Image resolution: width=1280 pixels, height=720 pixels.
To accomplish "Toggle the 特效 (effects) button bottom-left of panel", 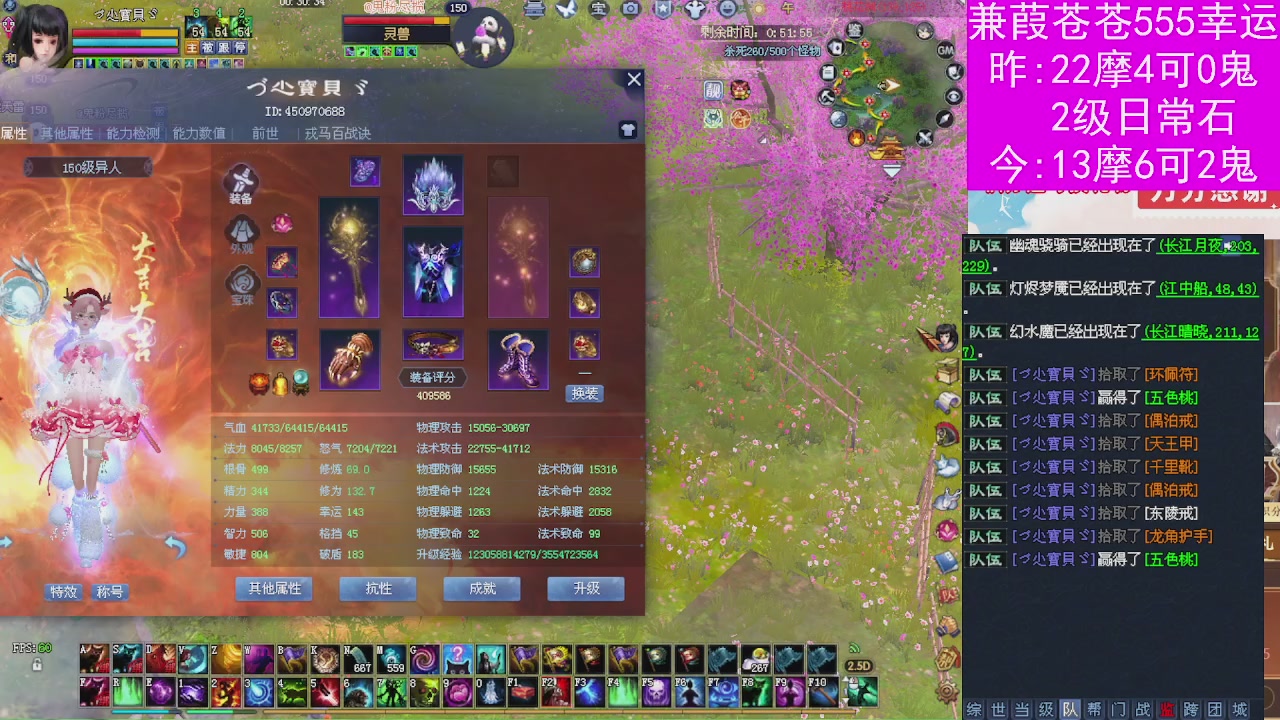I will (x=63, y=592).
